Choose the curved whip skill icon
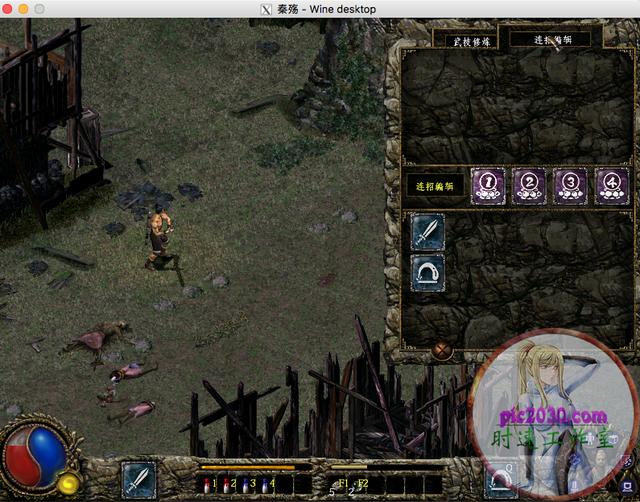640x502 pixels. click(428, 272)
